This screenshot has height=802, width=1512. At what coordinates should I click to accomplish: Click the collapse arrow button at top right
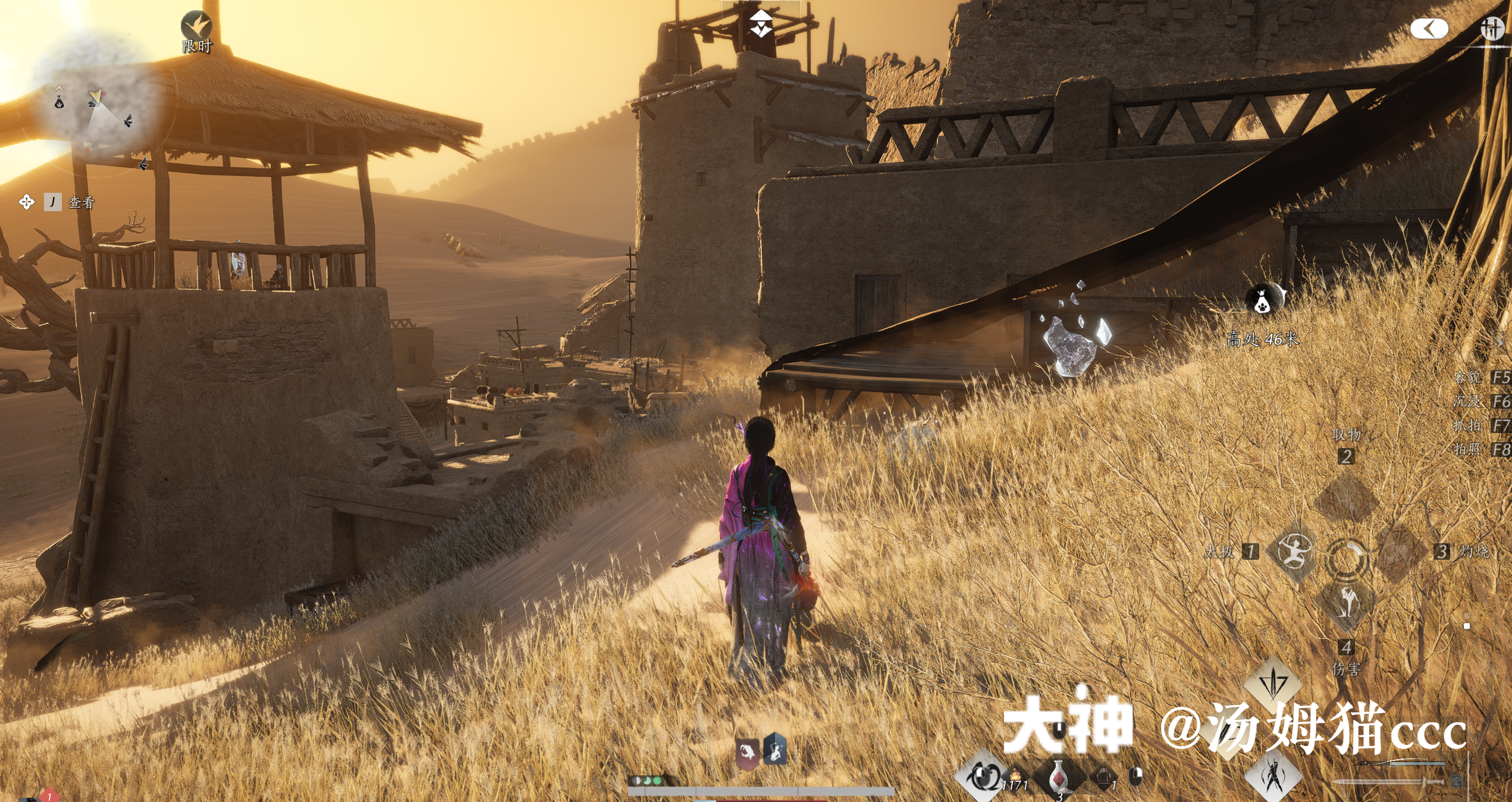click(x=1429, y=29)
